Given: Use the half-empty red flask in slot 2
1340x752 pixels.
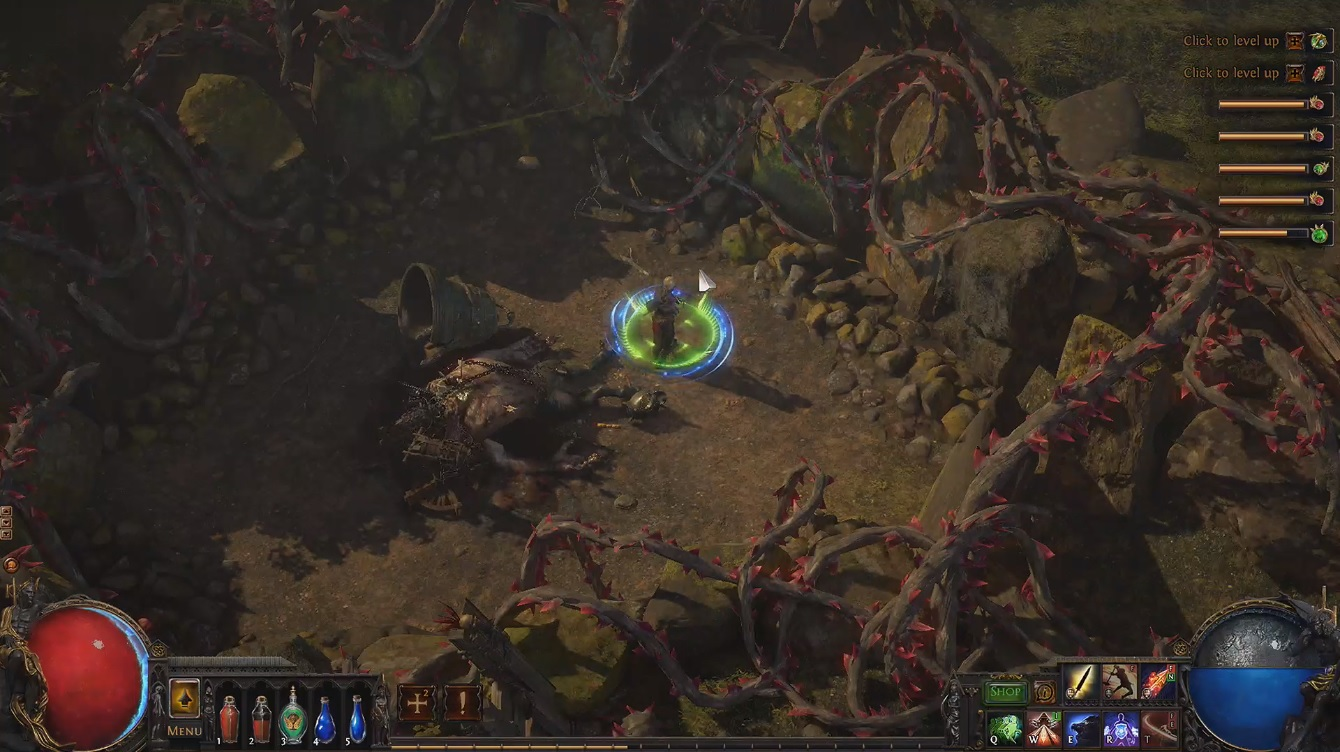Looking at the screenshot, I should coord(261,718).
